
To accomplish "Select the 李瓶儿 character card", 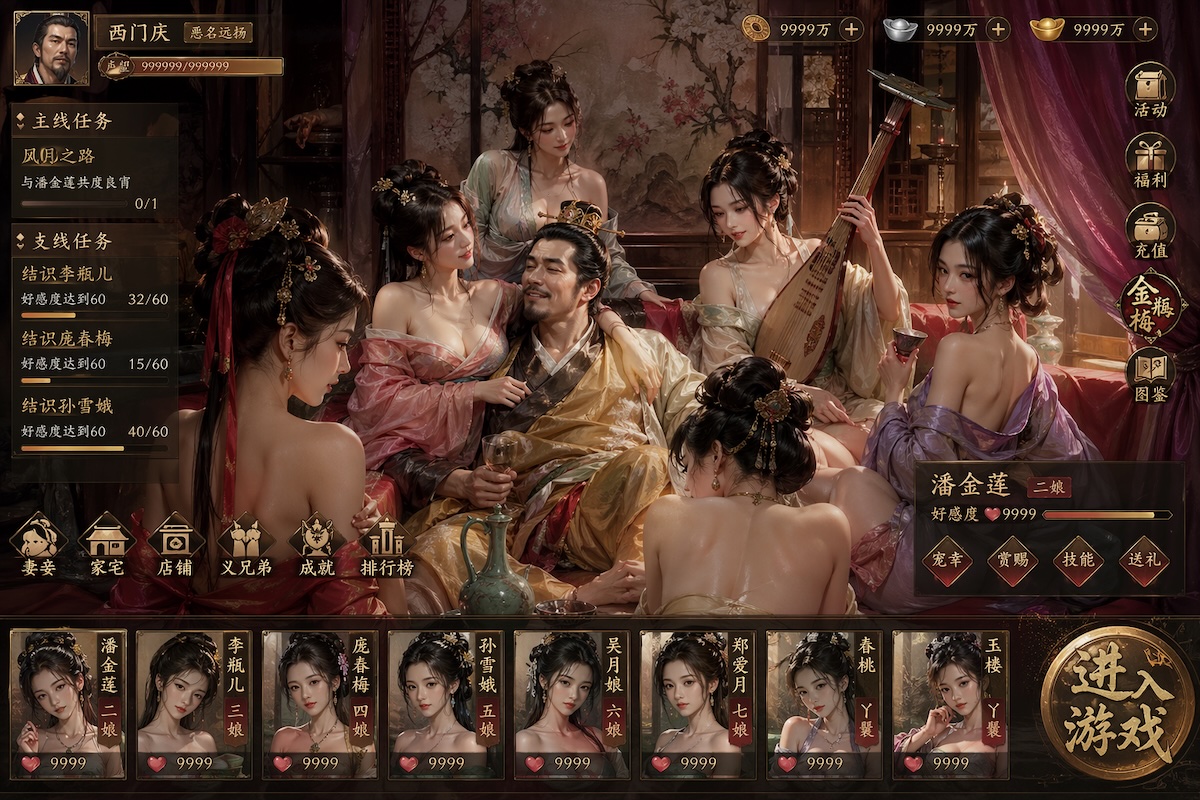I will (194, 704).
